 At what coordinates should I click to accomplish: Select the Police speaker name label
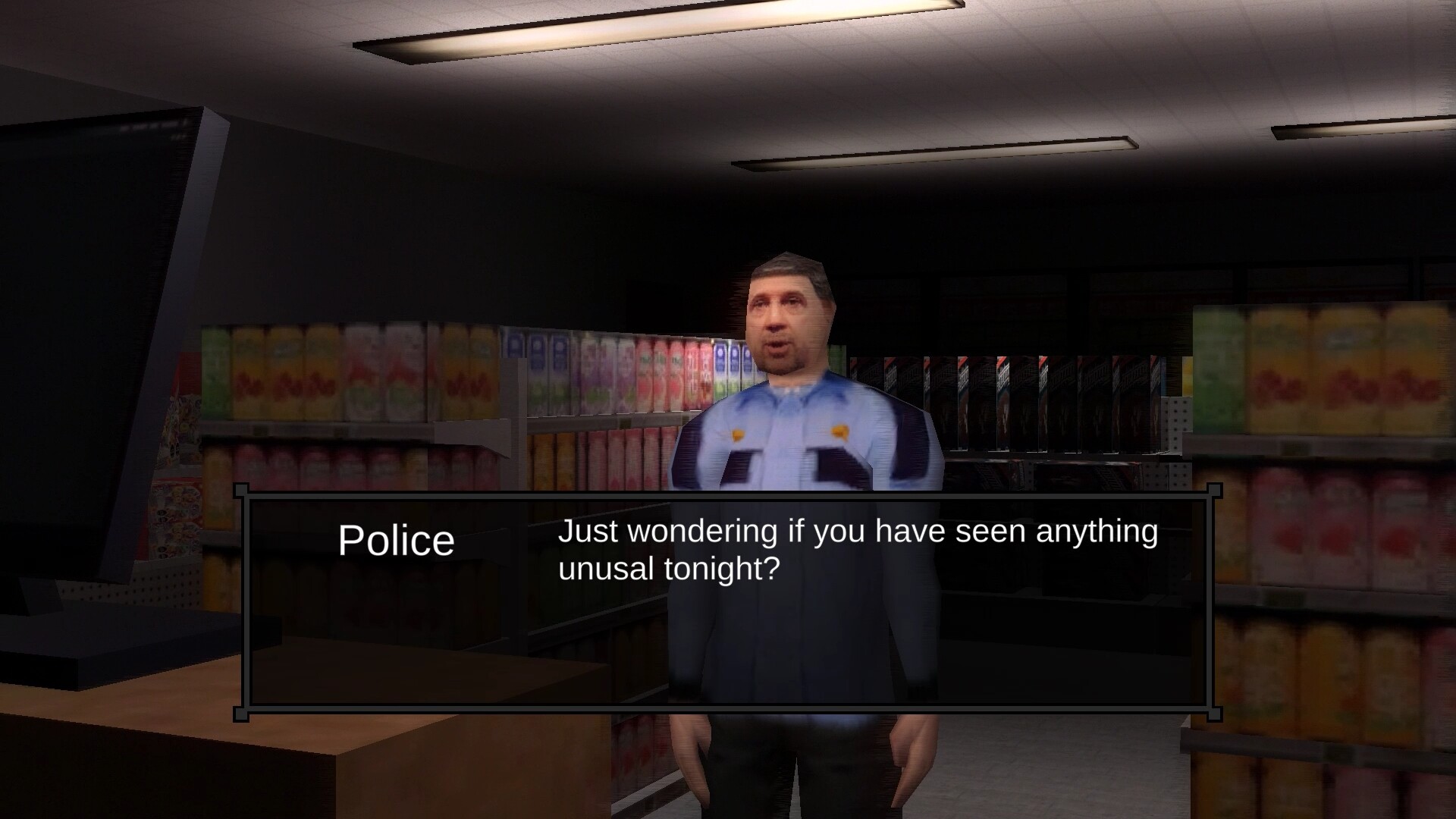point(397,539)
